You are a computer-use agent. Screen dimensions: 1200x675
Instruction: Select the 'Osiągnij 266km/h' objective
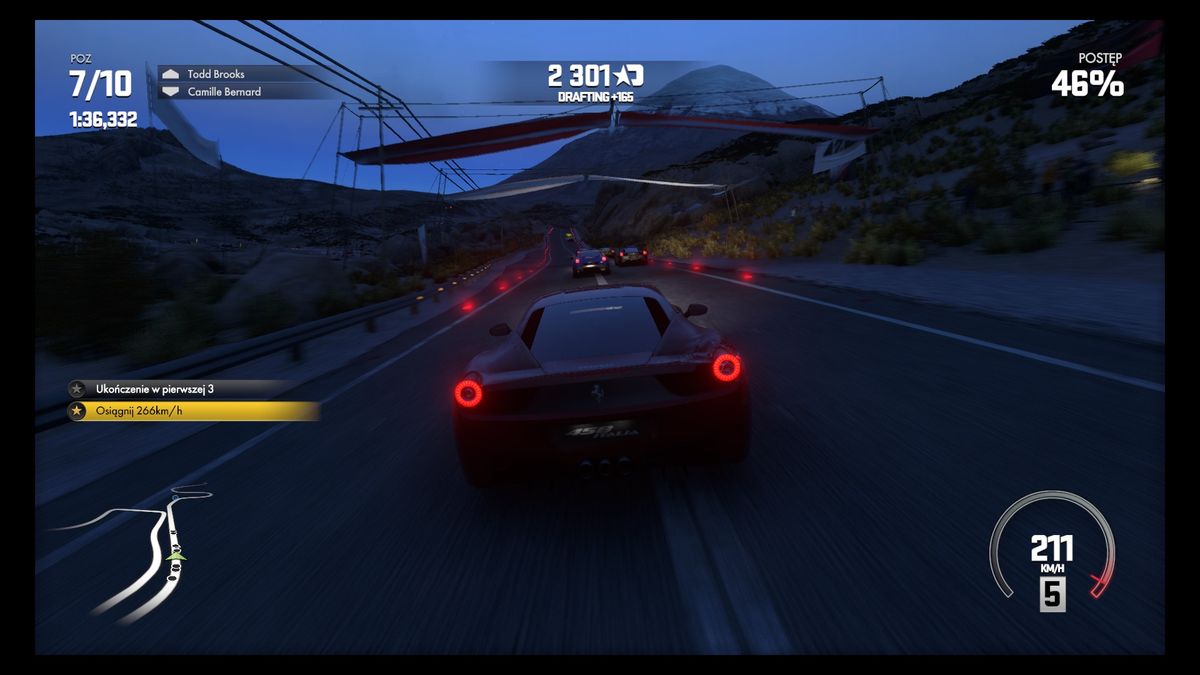tap(192, 411)
